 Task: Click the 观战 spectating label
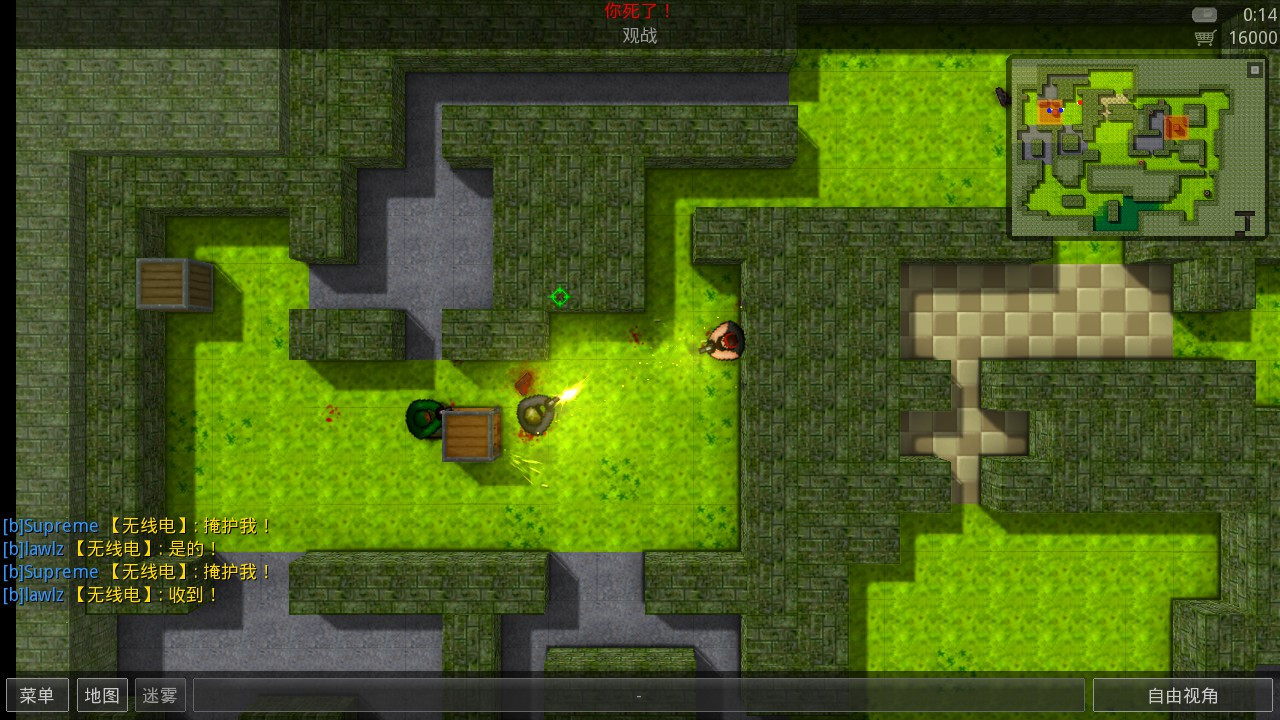[x=639, y=35]
